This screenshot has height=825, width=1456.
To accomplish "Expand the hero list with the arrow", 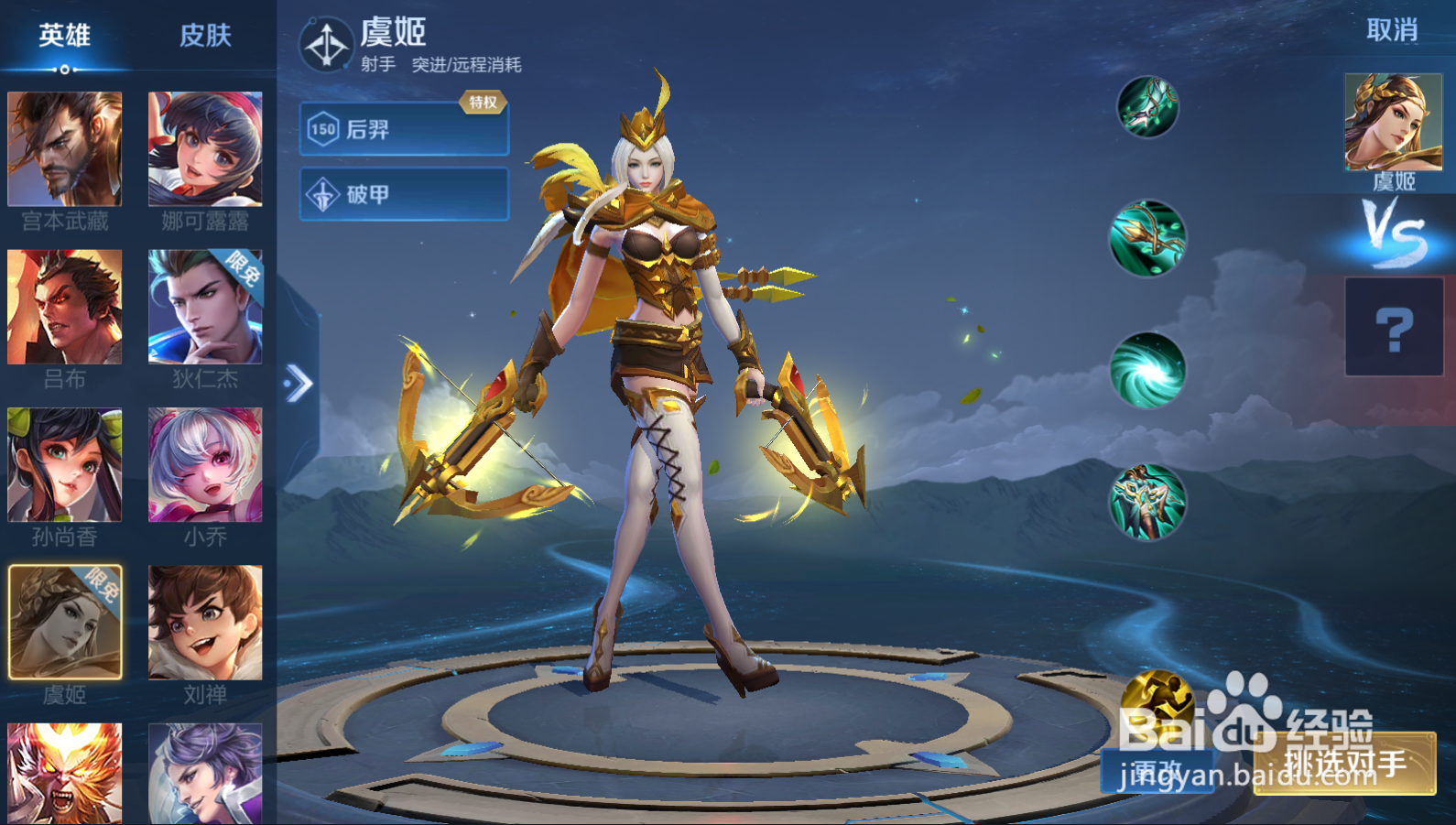I will click(x=299, y=384).
